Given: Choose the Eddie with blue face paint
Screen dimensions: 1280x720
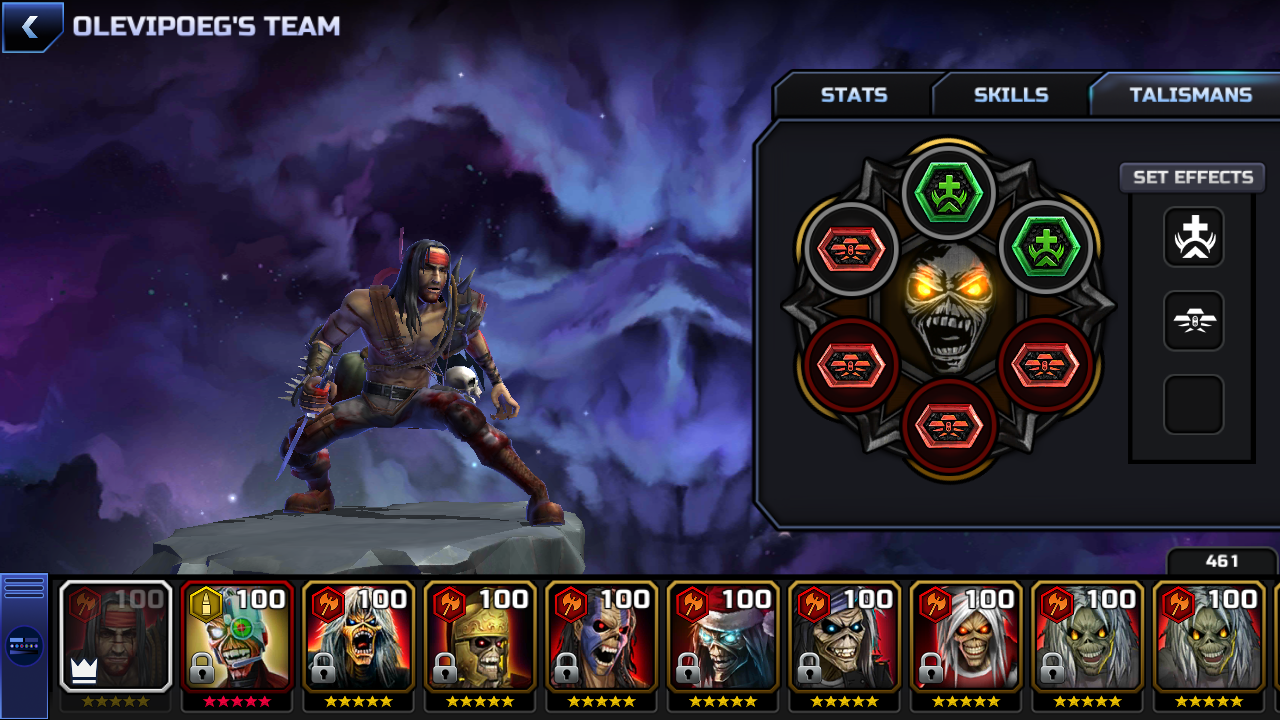Looking at the screenshot, I should point(602,637).
